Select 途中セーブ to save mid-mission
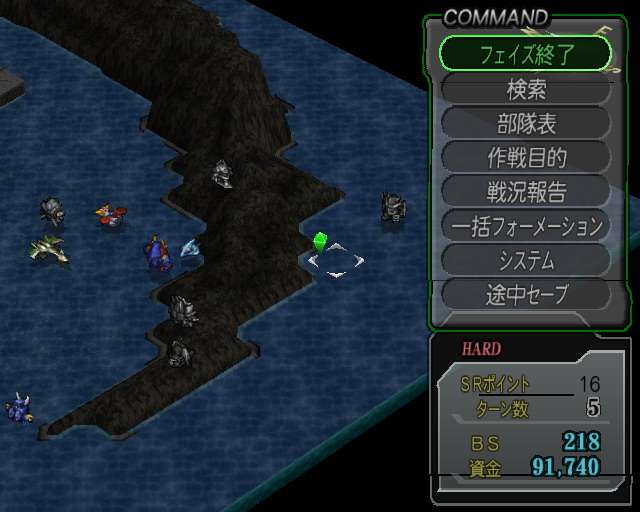 coord(525,294)
